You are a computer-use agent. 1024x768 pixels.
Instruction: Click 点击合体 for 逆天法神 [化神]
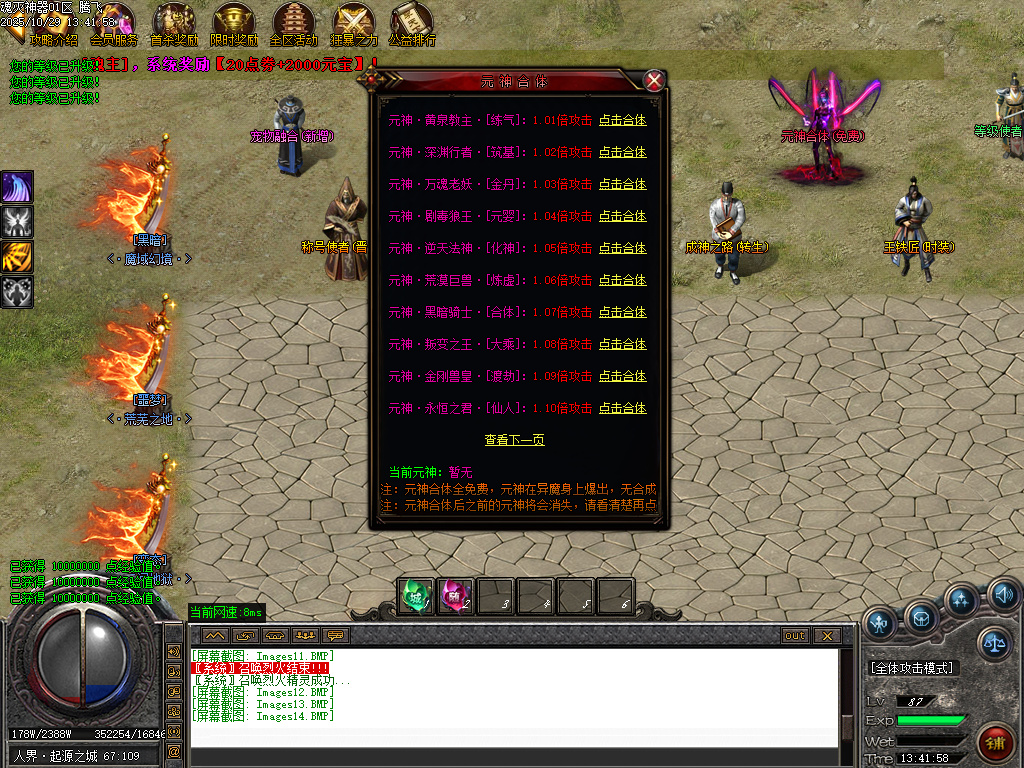coord(622,249)
